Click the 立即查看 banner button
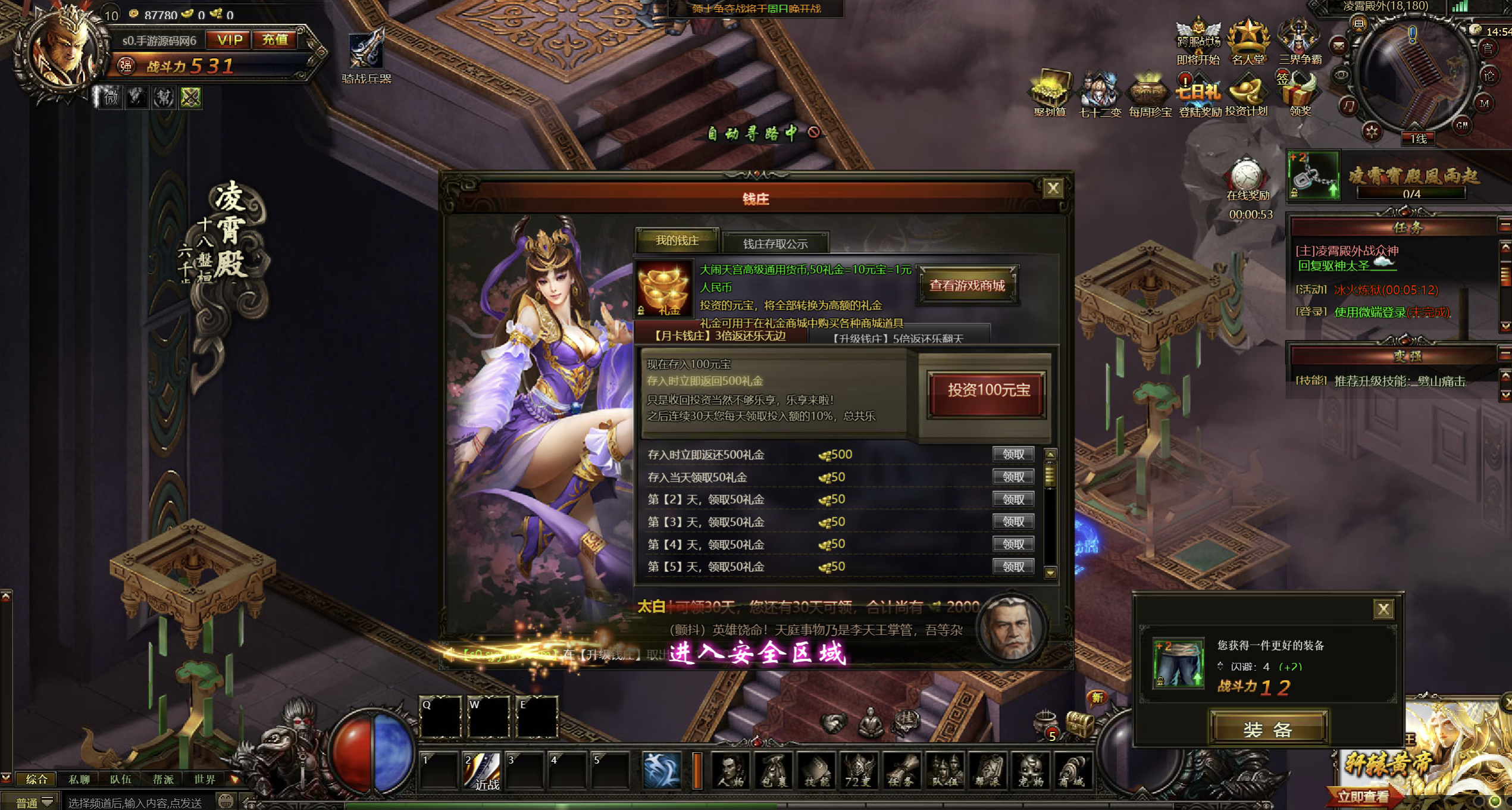This screenshot has width=1512, height=810. click(1363, 796)
